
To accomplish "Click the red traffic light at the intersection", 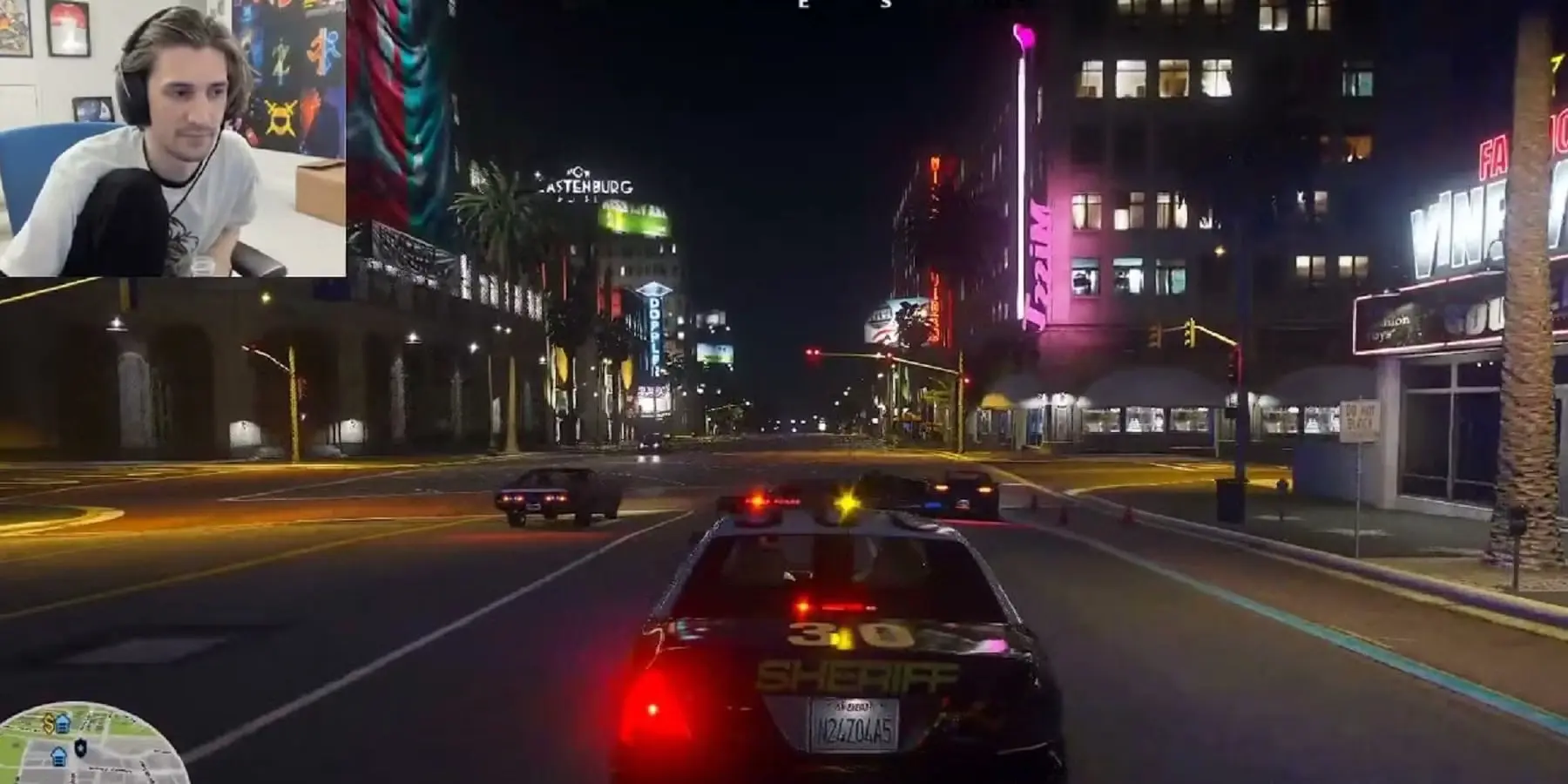I will point(811,351).
